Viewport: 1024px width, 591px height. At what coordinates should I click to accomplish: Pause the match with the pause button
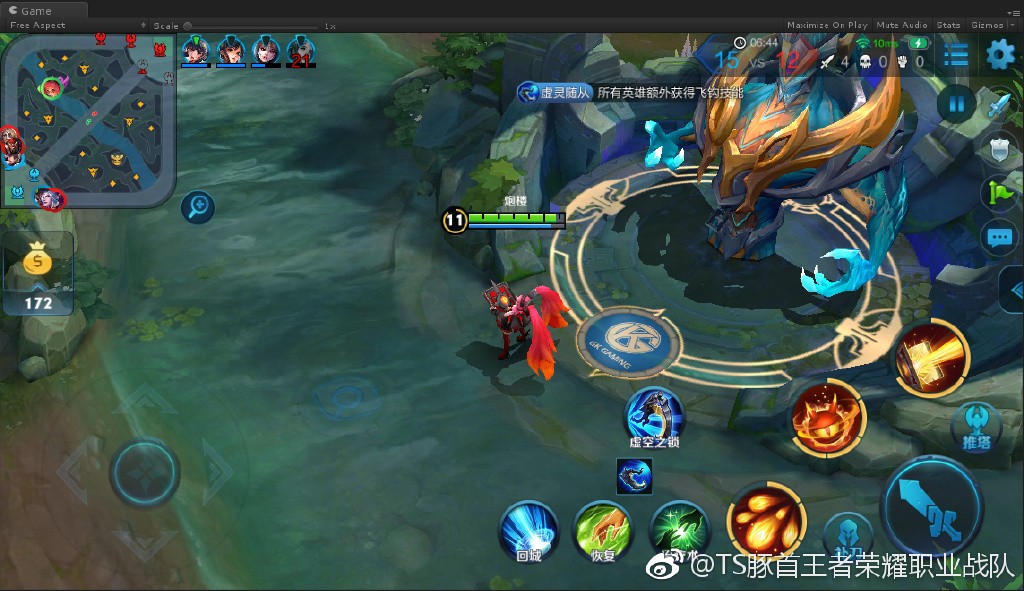957,103
